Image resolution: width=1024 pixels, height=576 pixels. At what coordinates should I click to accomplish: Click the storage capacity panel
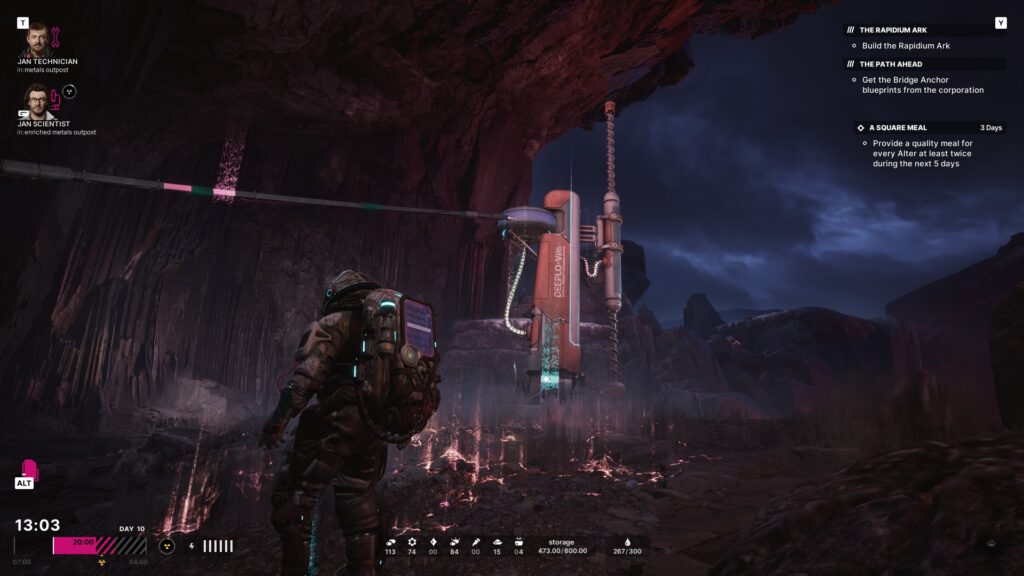click(561, 546)
